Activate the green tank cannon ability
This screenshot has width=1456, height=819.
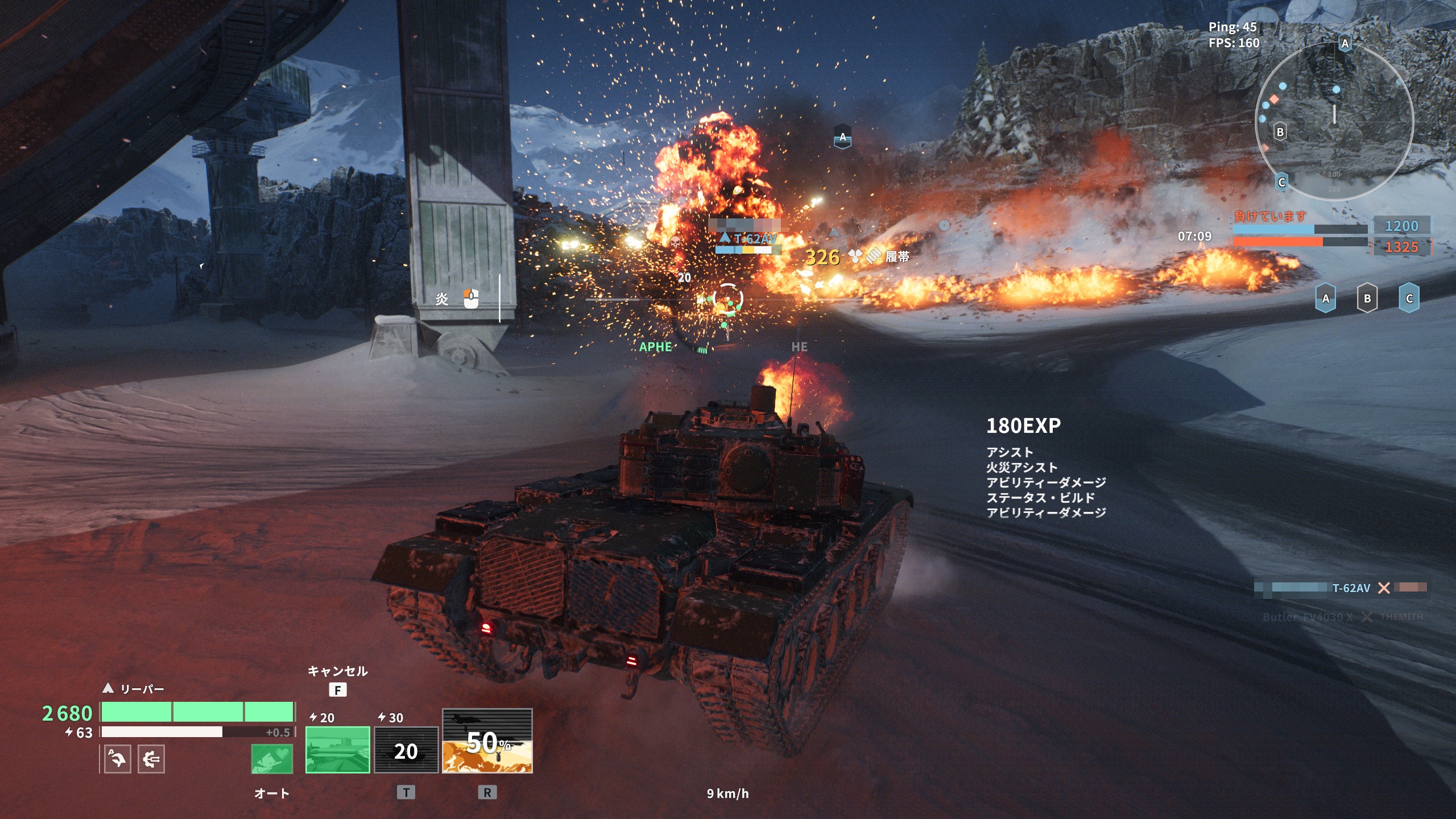point(337,750)
